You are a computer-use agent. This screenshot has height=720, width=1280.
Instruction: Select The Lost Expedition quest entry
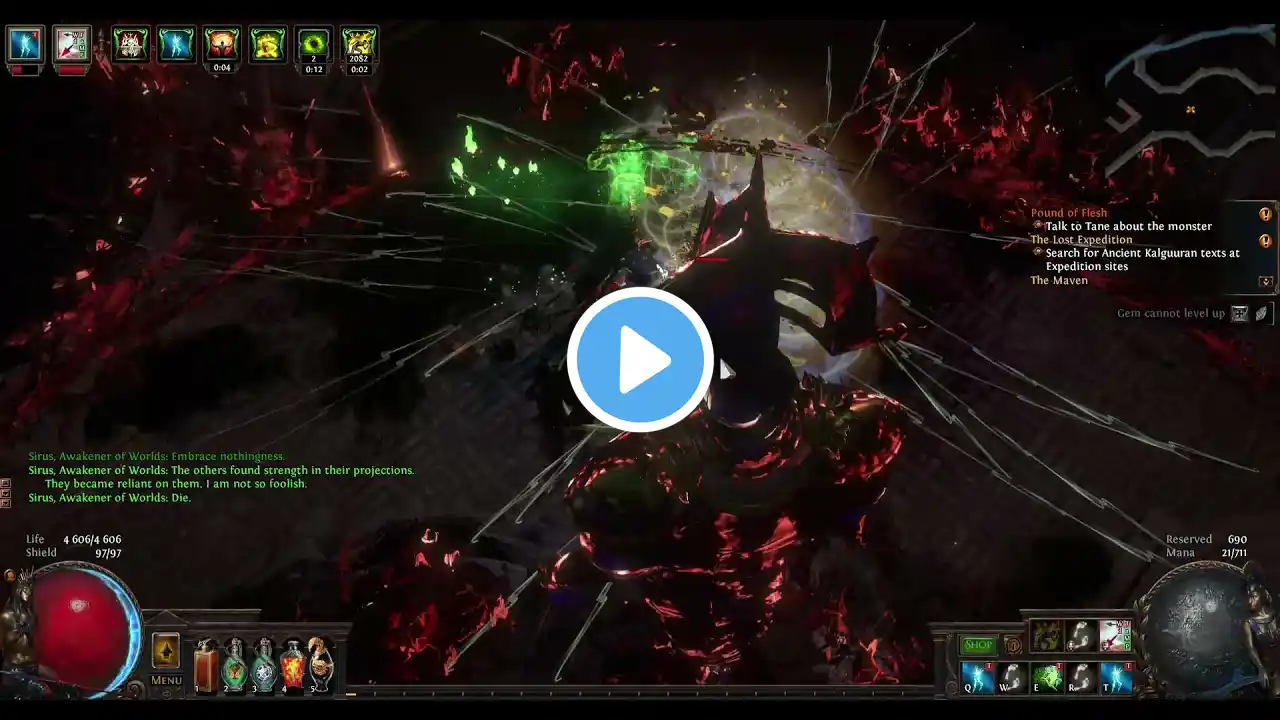[1081, 240]
